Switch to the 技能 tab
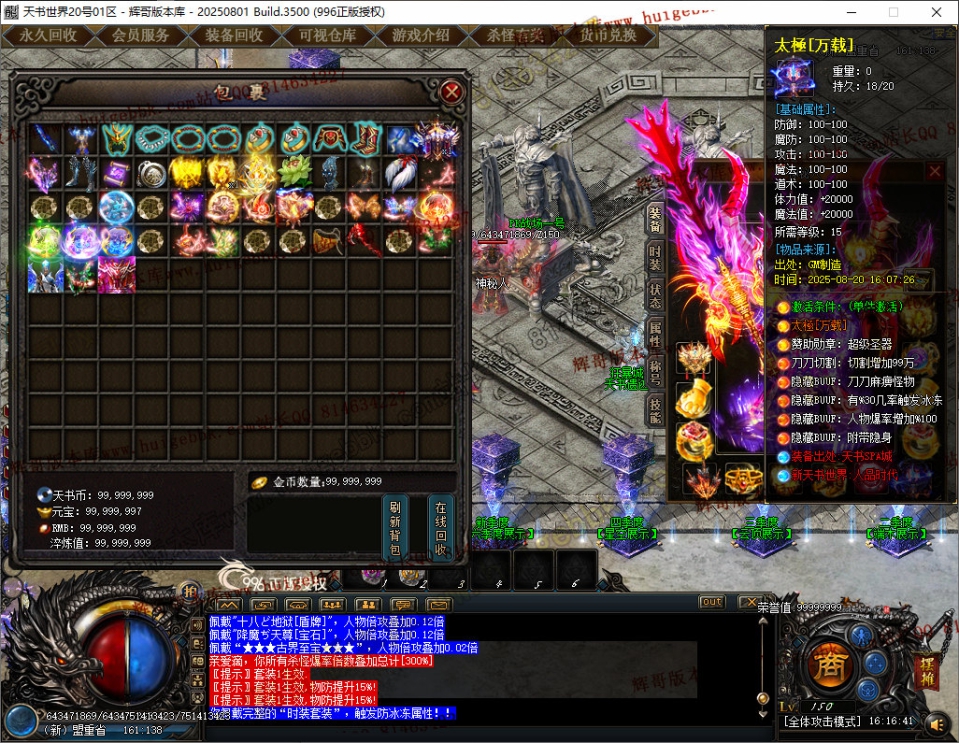The image size is (959, 743). 655,409
